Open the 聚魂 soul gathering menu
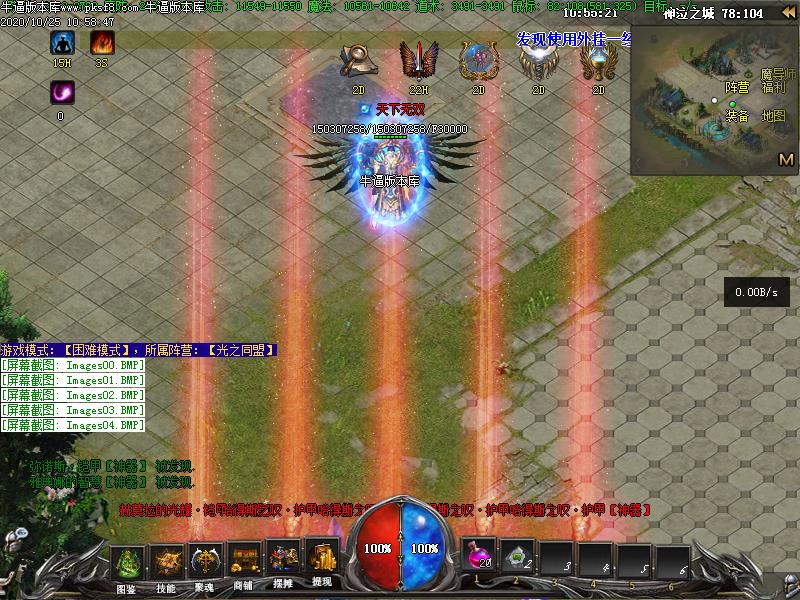 [x=206, y=562]
